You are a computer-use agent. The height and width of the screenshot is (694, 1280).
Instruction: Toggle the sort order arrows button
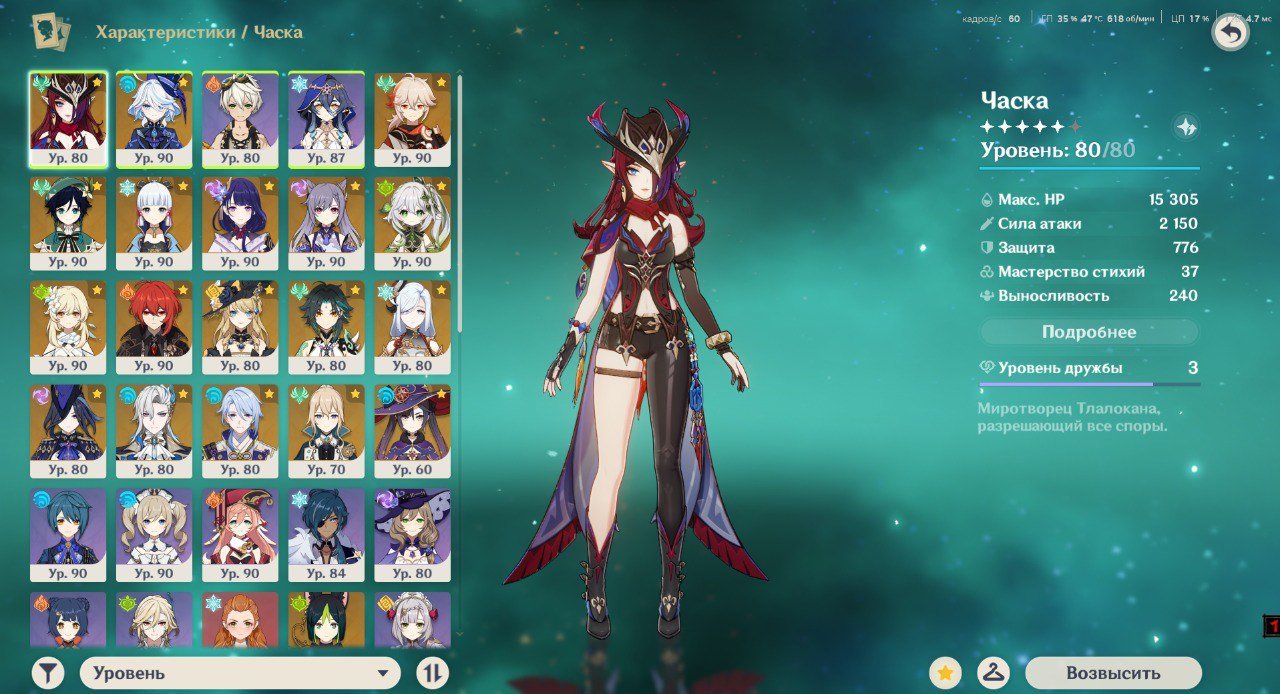(432, 673)
